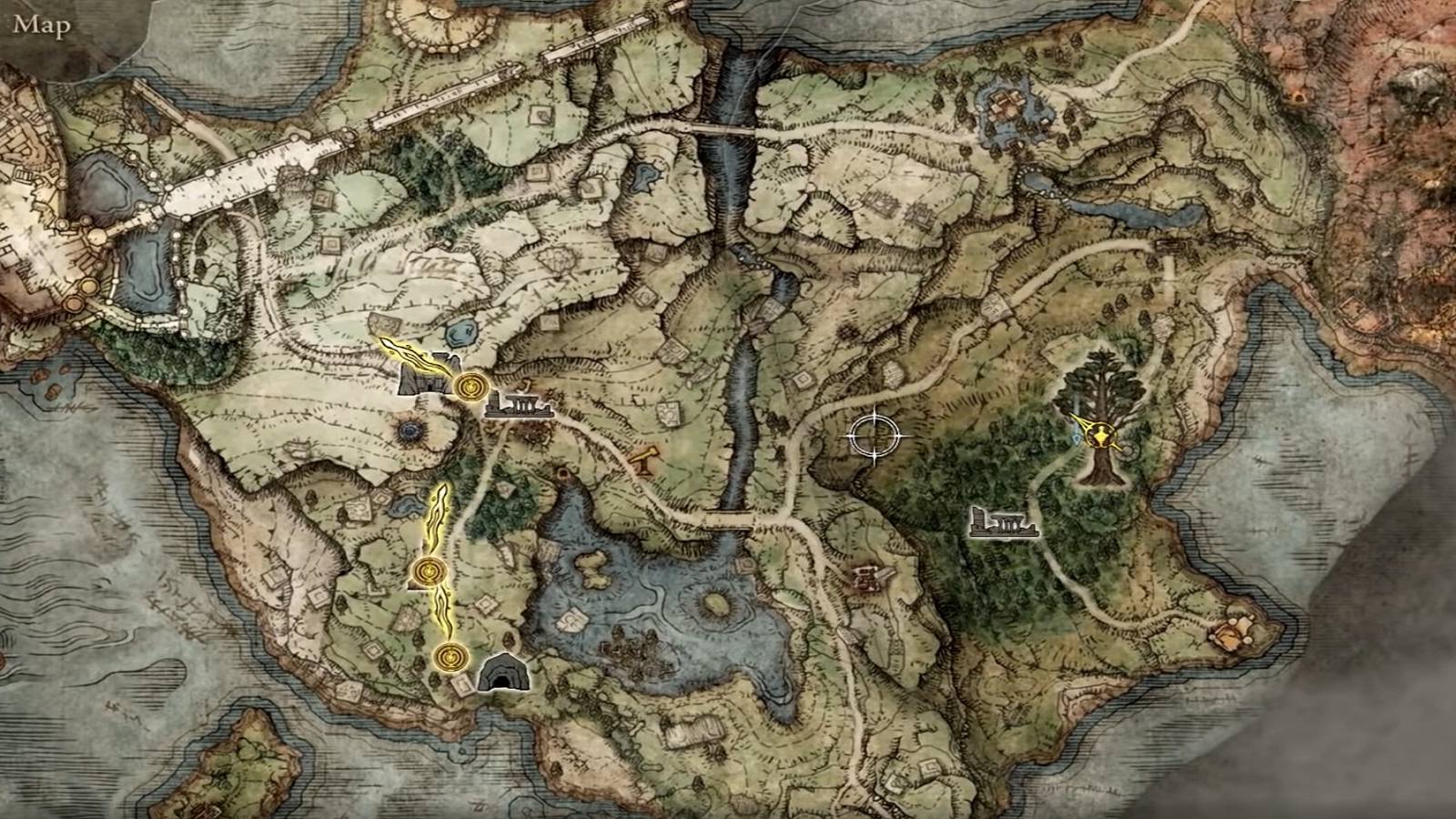Select the southernmost site of grace marker
Image resolution: width=1456 pixels, height=819 pixels.
(x=452, y=656)
